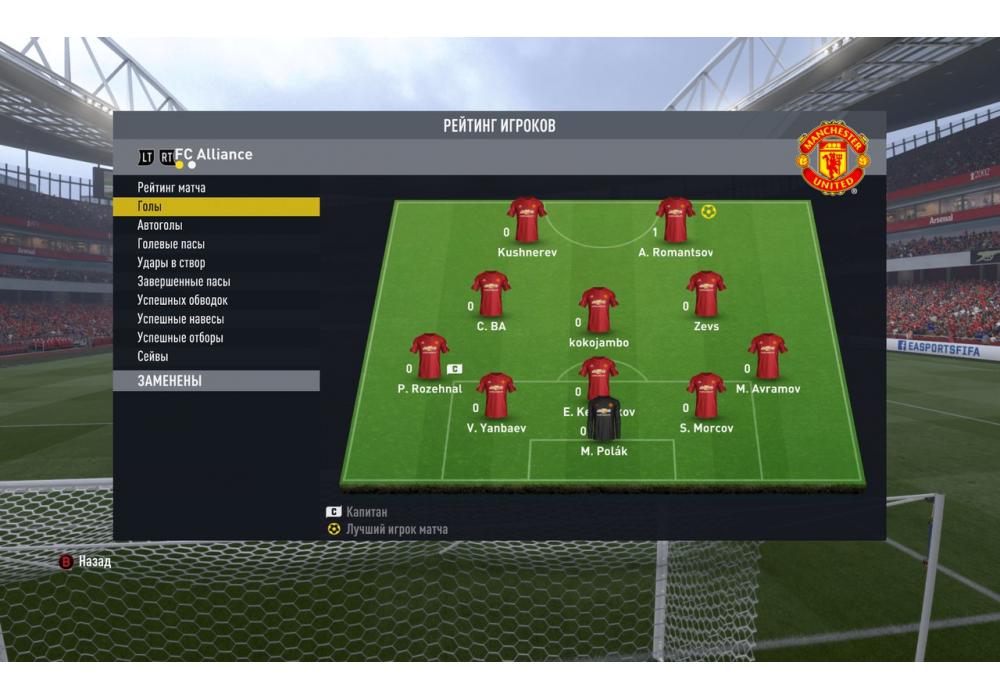The height and width of the screenshot is (700, 1000).
Task: Select player A. Romantsov's shirt
Action: [675, 220]
